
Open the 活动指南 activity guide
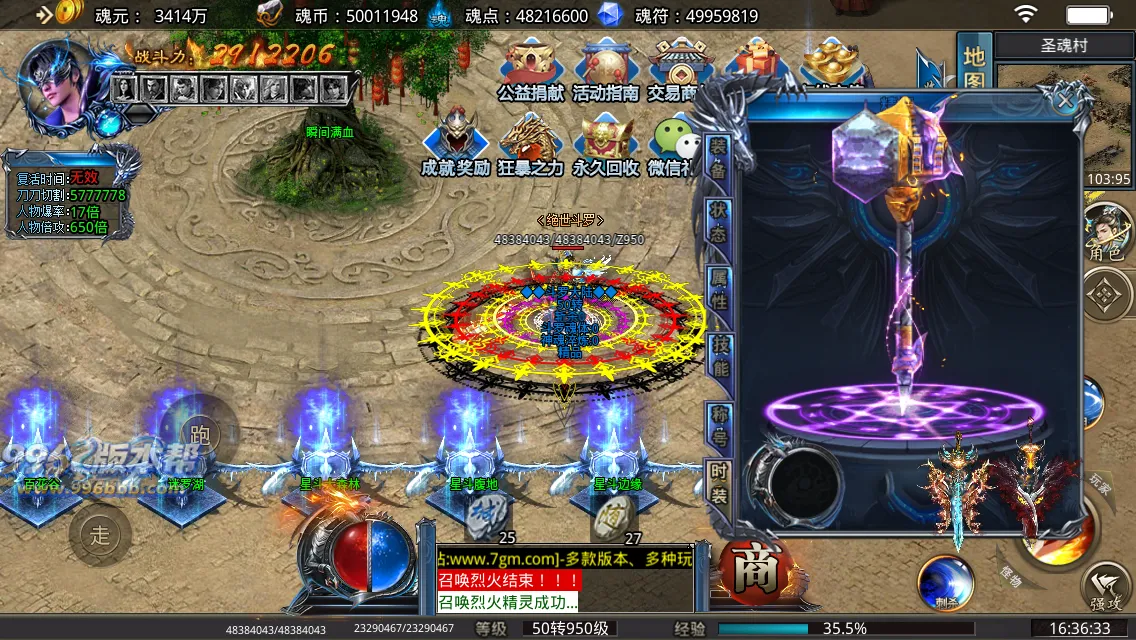(x=605, y=68)
